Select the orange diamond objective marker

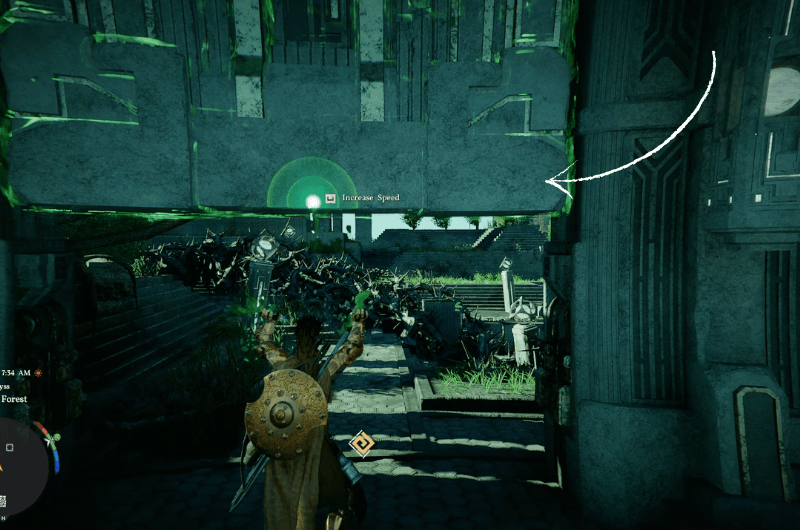362,443
